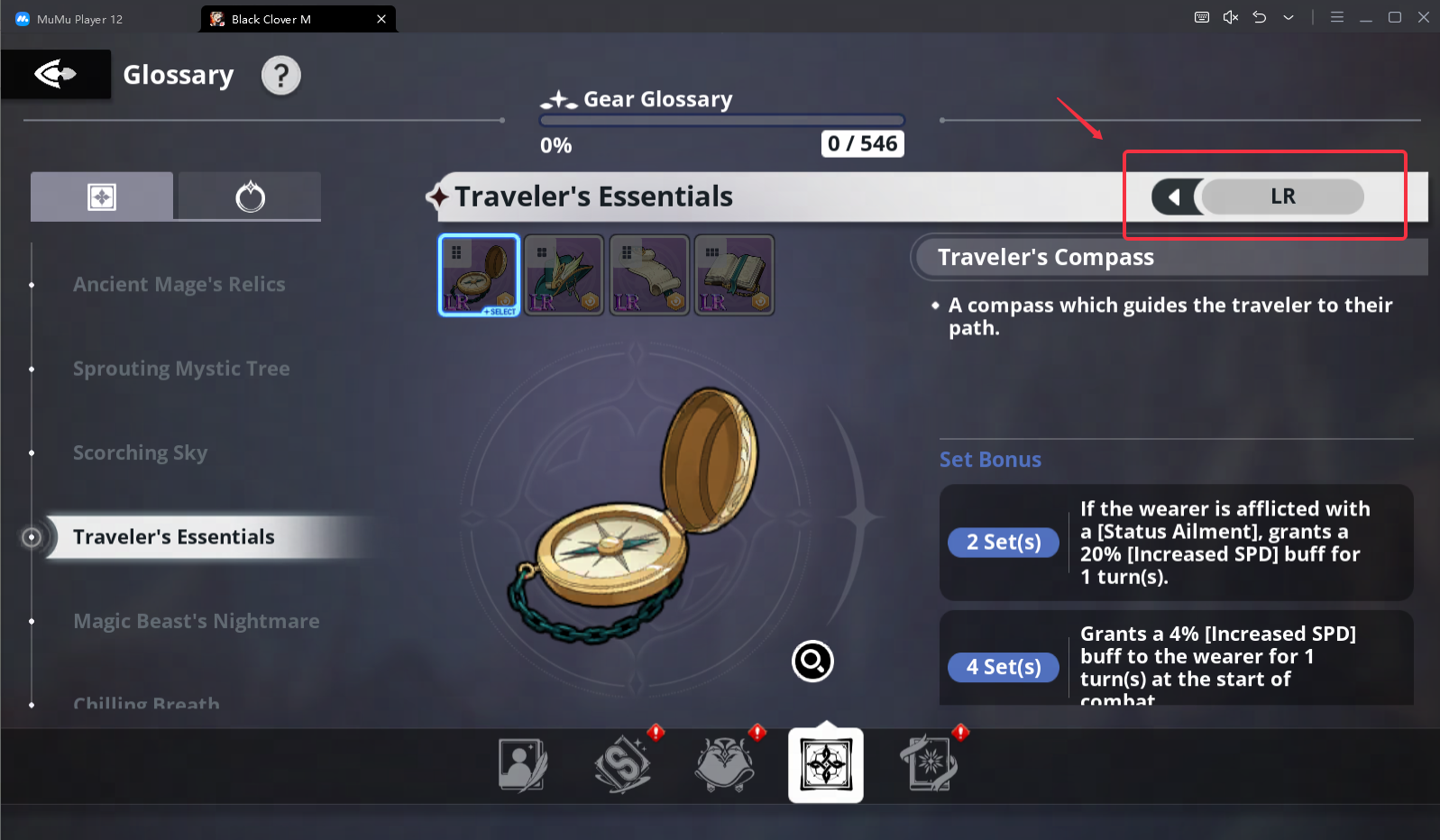Switch to the gear set grid tab

[101, 196]
